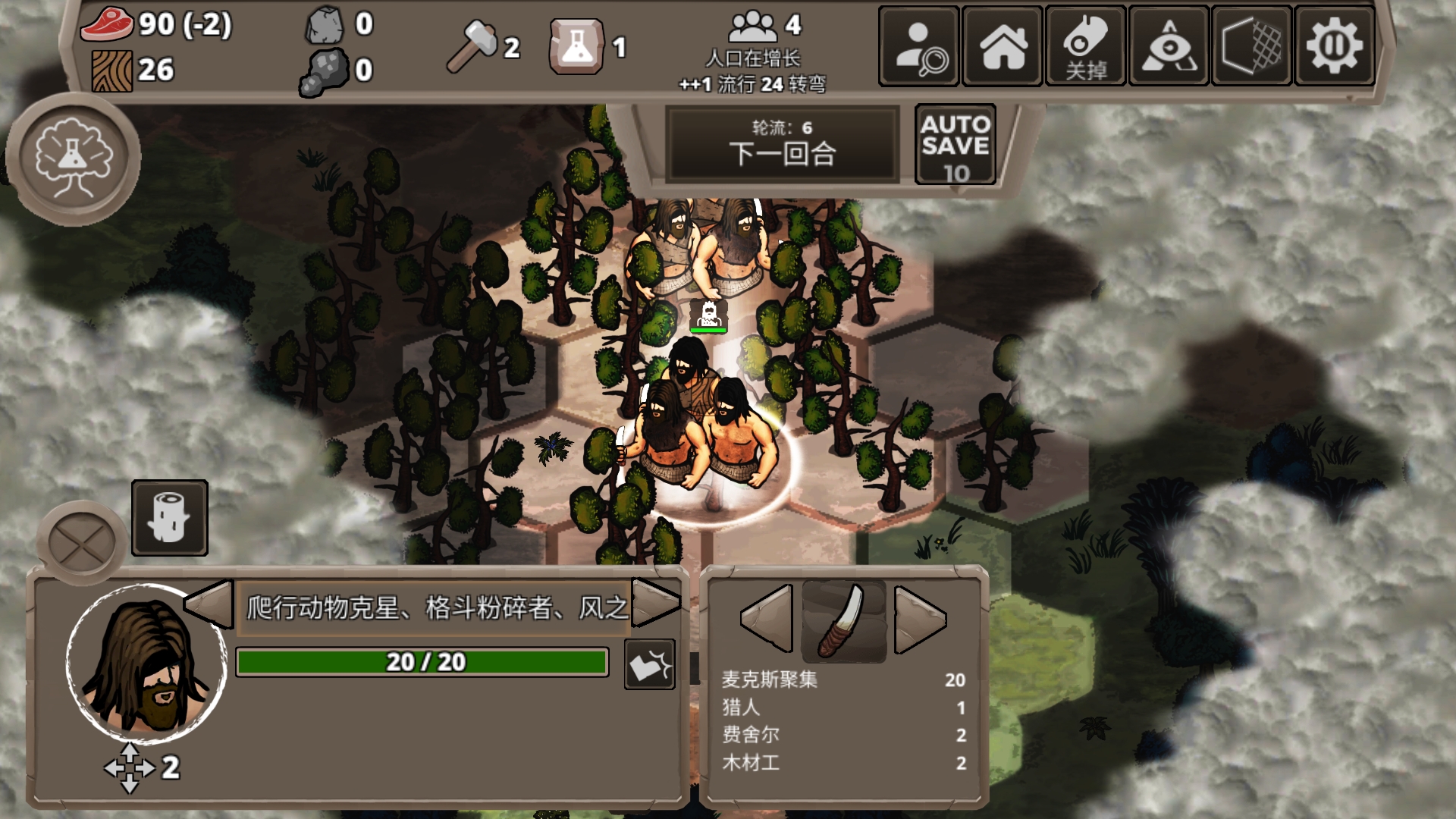Toggle the 关掉 sound button

[x=1086, y=47]
